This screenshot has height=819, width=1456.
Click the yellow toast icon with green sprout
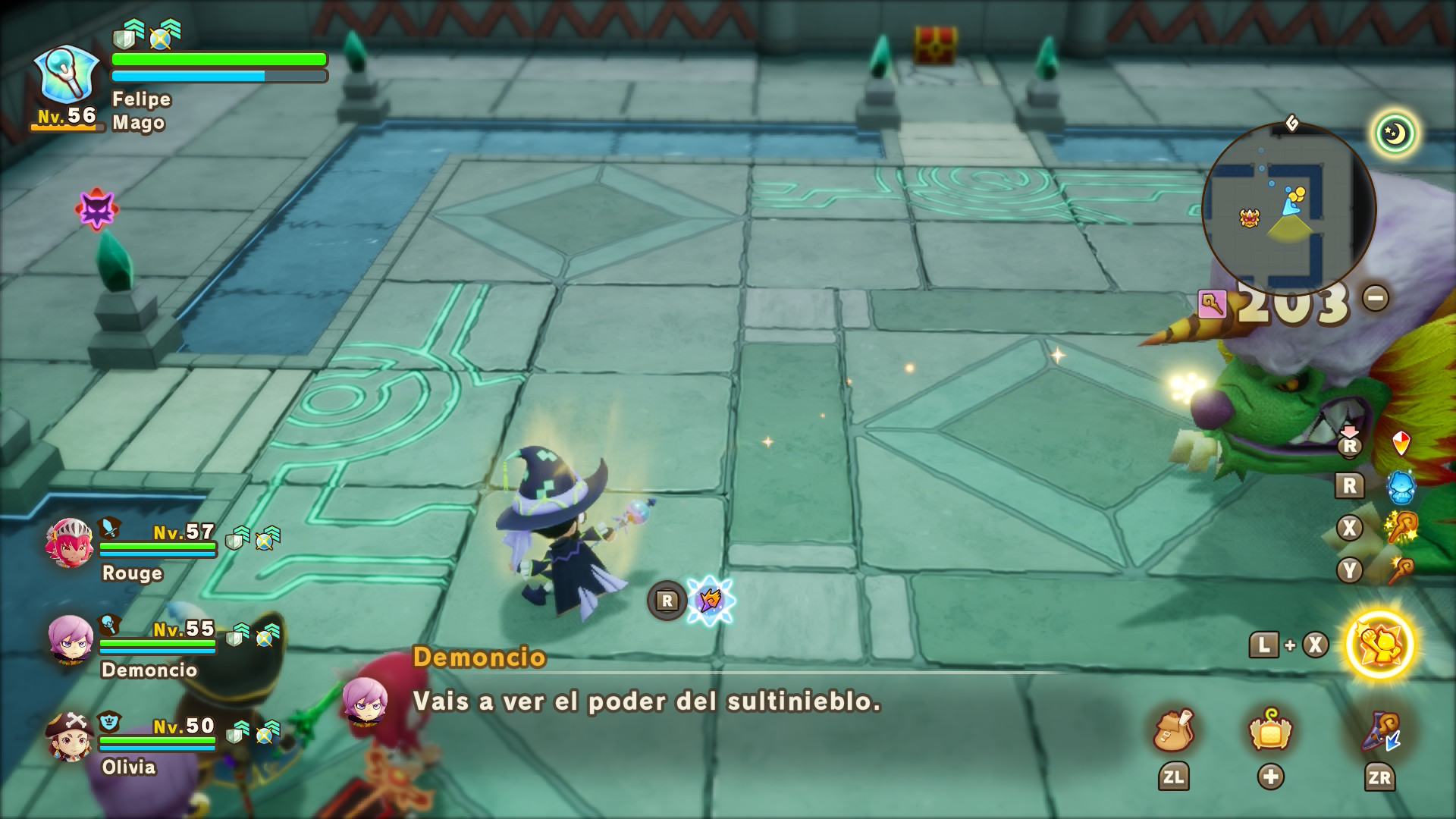click(1271, 731)
